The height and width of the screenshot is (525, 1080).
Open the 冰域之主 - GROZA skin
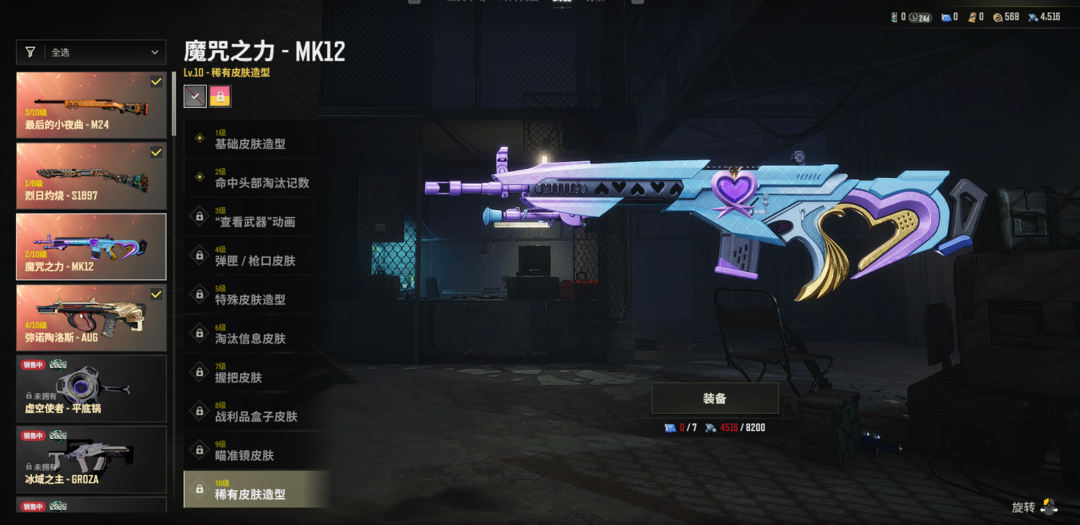pyautogui.click(x=91, y=459)
